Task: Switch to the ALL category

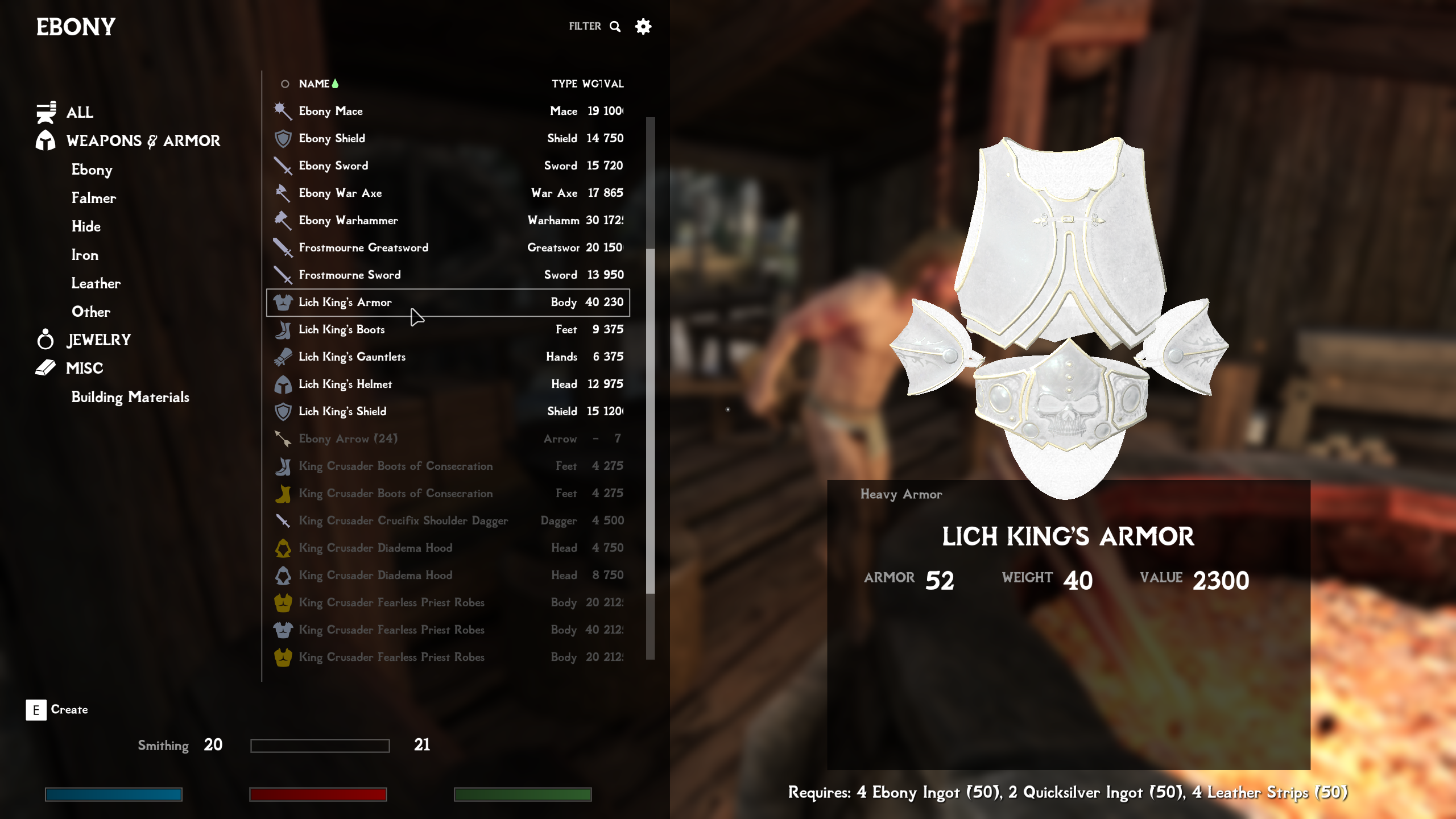Action: [80, 112]
